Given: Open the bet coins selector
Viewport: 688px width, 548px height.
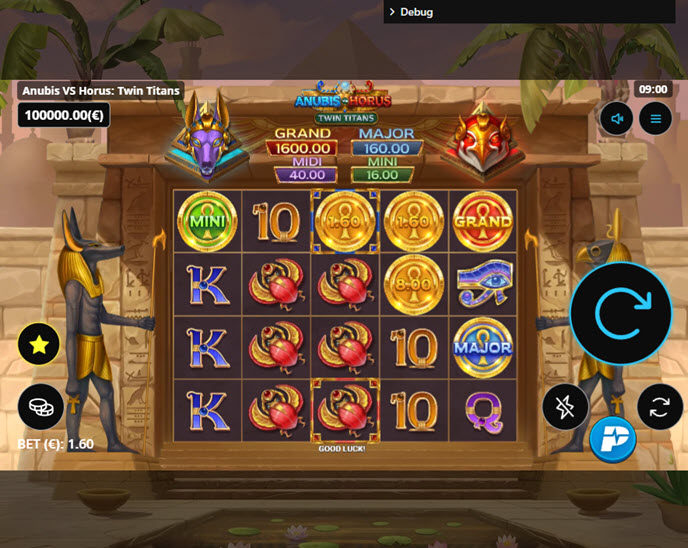Looking at the screenshot, I should pyautogui.click(x=40, y=406).
